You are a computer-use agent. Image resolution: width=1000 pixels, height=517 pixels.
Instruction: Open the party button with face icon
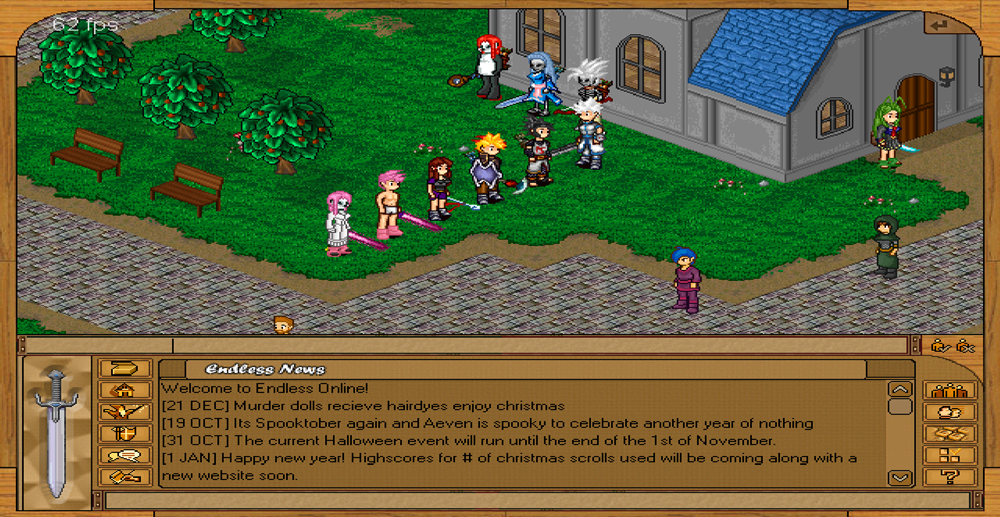pyautogui.click(x=950, y=412)
